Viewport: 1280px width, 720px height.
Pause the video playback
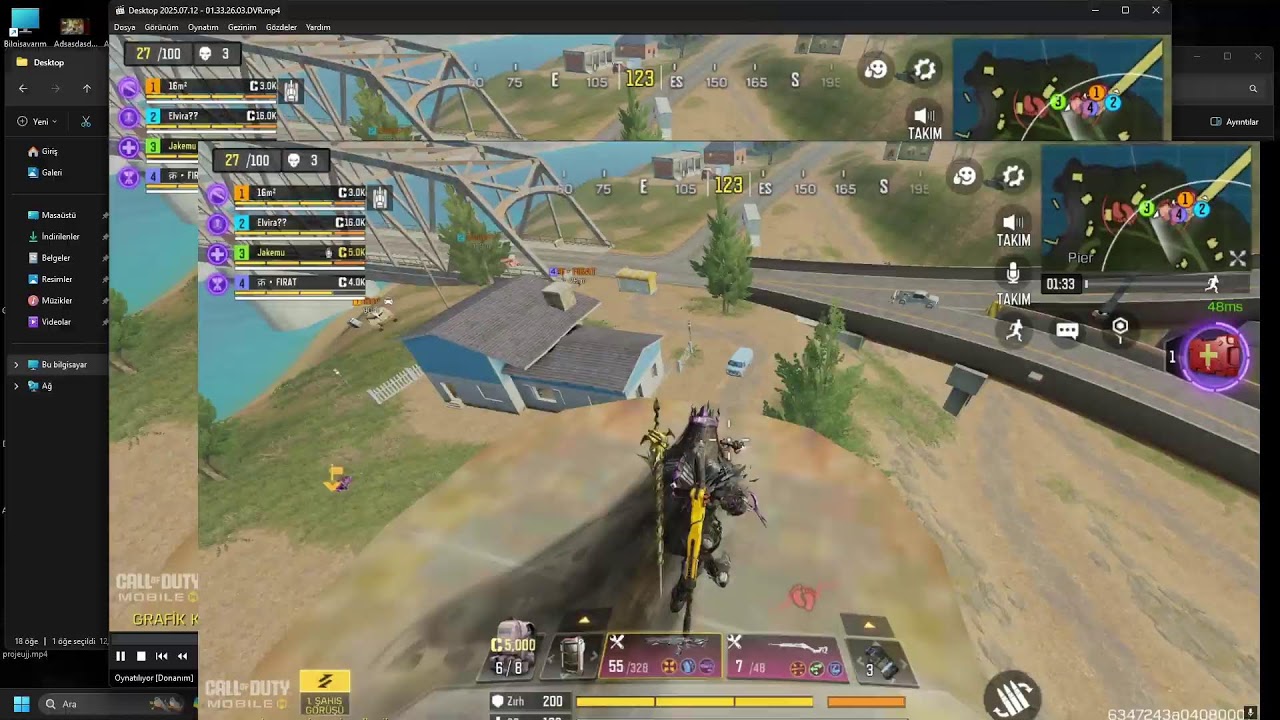[x=120, y=656]
